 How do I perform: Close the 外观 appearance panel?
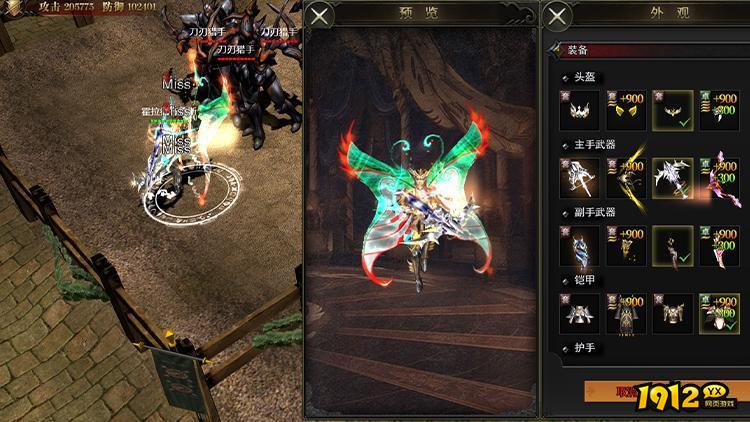point(557,15)
